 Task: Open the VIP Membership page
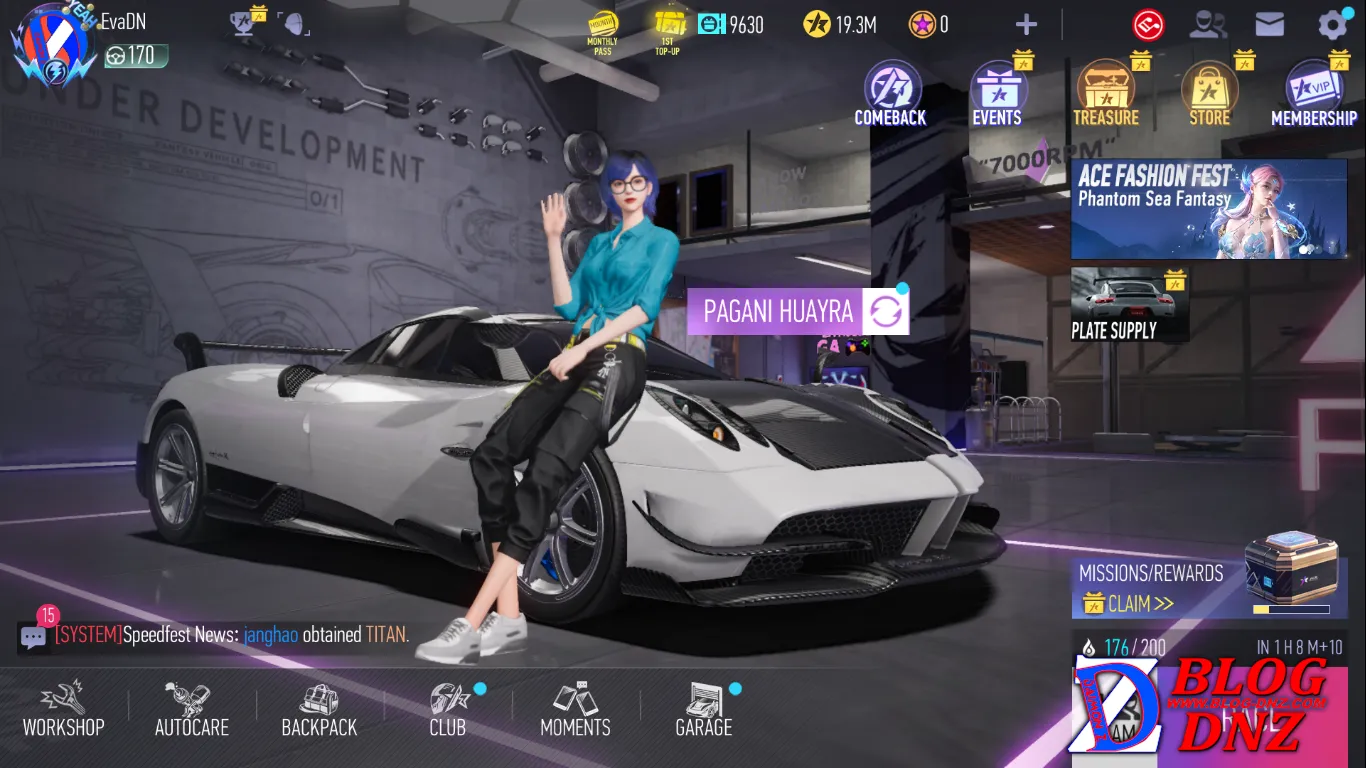click(x=1313, y=94)
